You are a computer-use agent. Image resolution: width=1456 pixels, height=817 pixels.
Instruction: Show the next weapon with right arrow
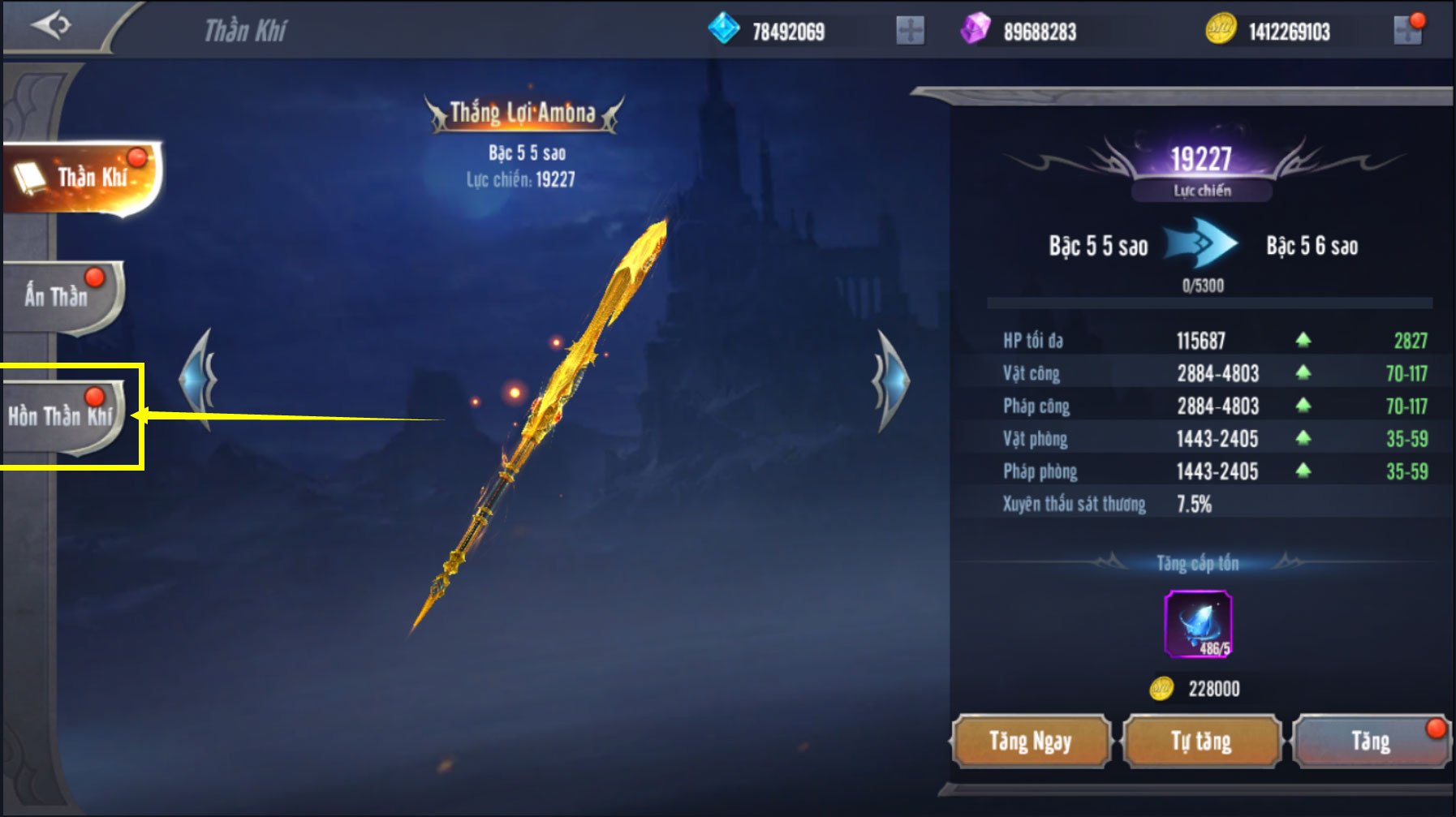pyautogui.click(x=891, y=380)
